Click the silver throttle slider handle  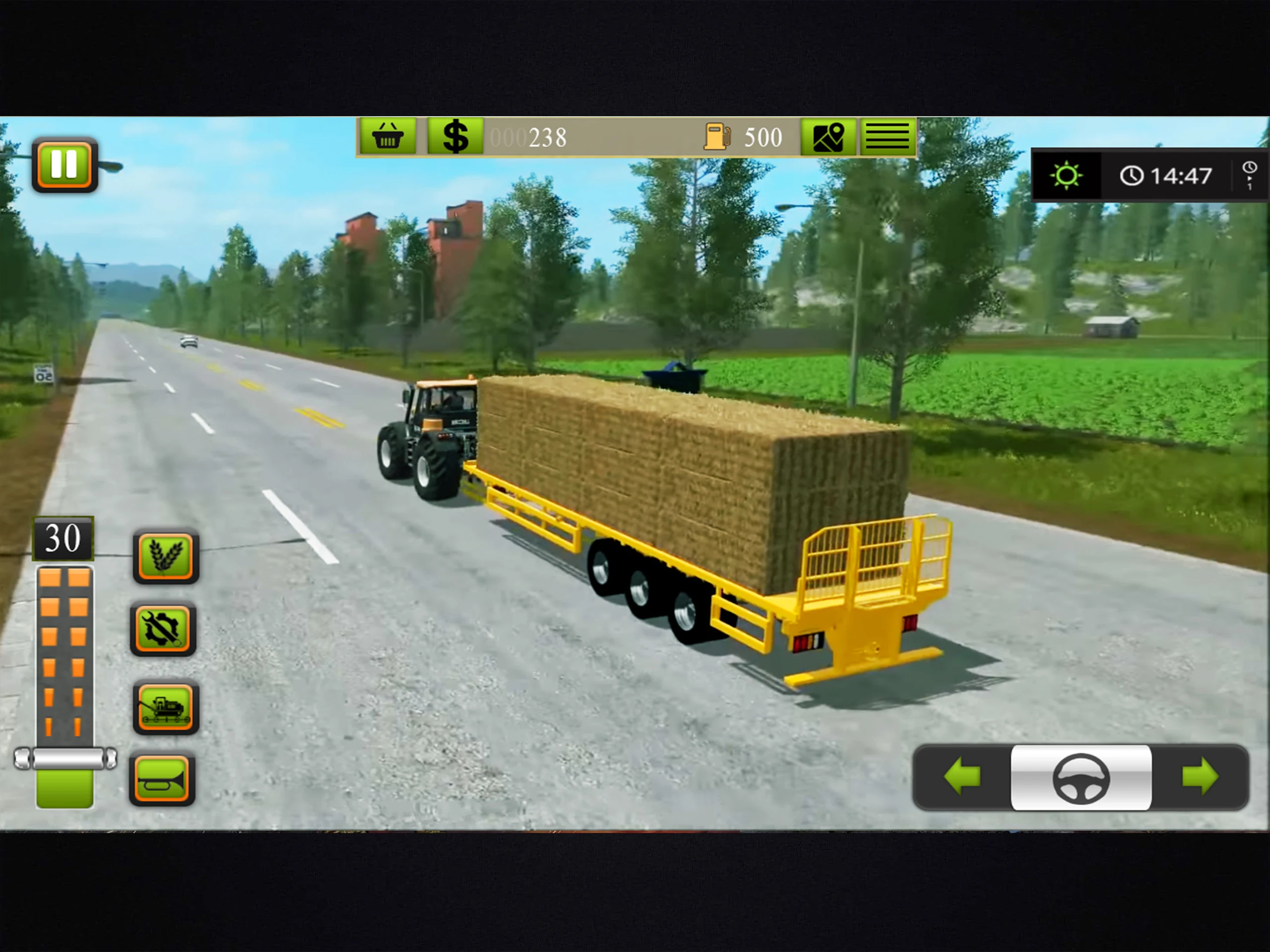[65, 759]
